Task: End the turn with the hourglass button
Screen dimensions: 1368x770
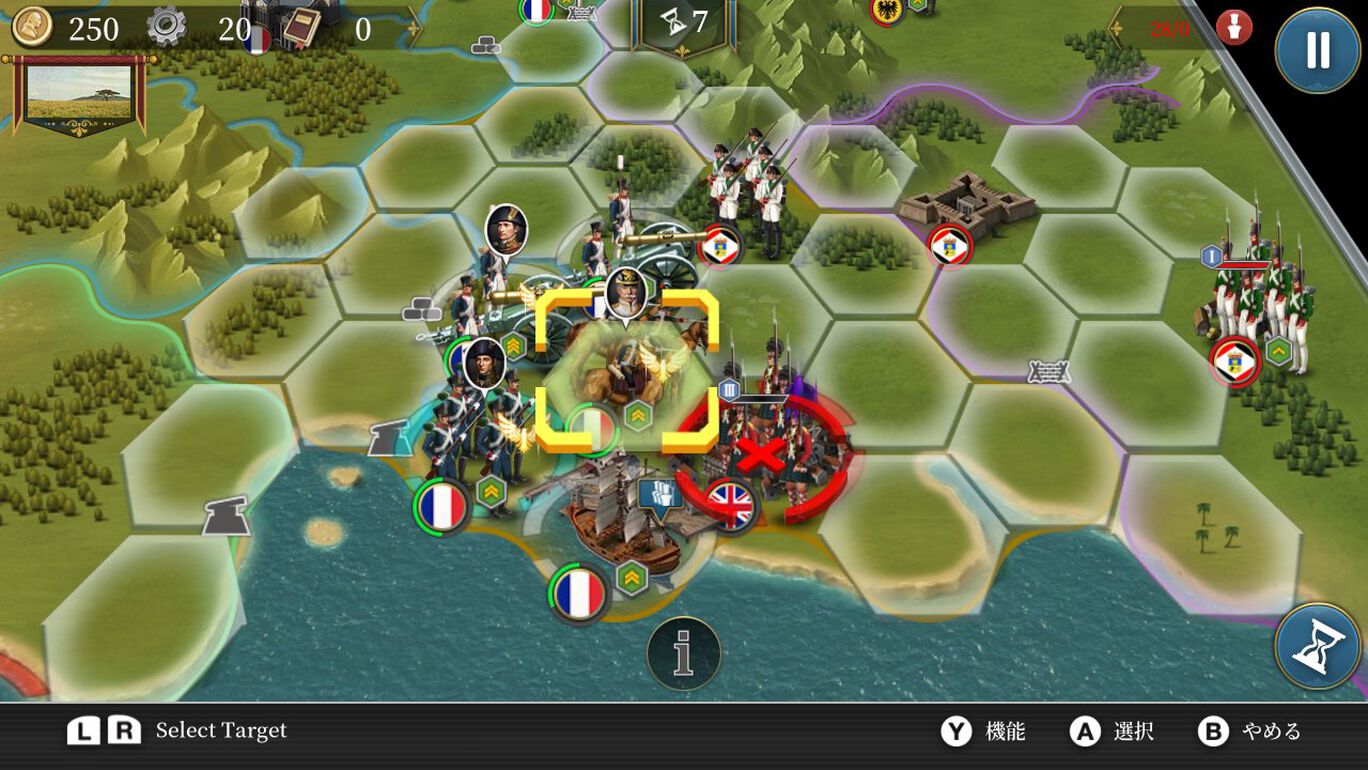Action: (x=1317, y=646)
